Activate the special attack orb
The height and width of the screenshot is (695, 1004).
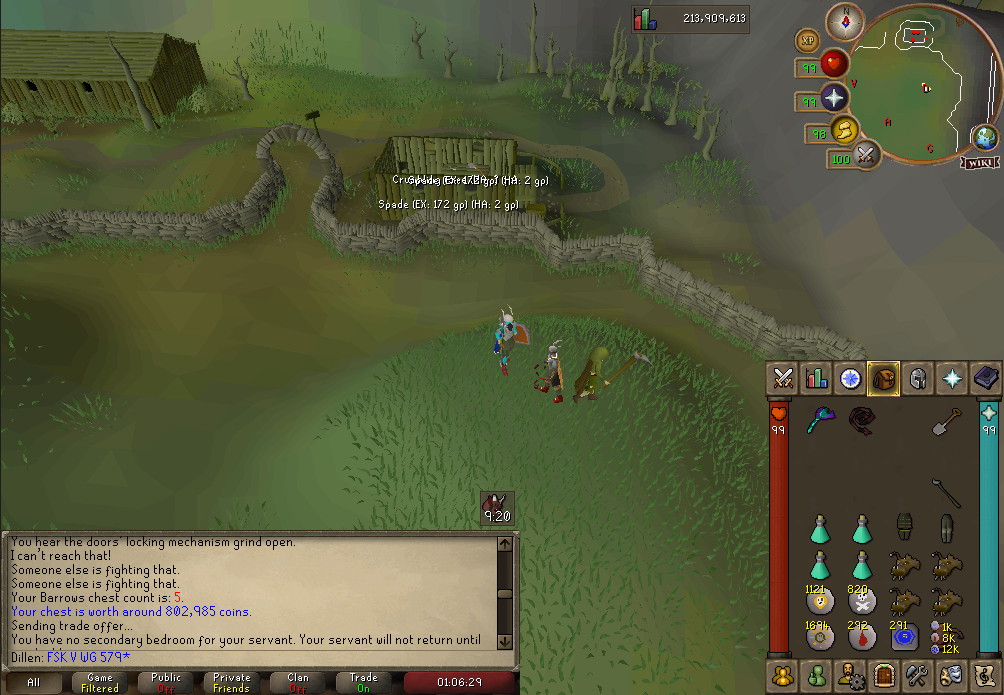(x=865, y=155)
